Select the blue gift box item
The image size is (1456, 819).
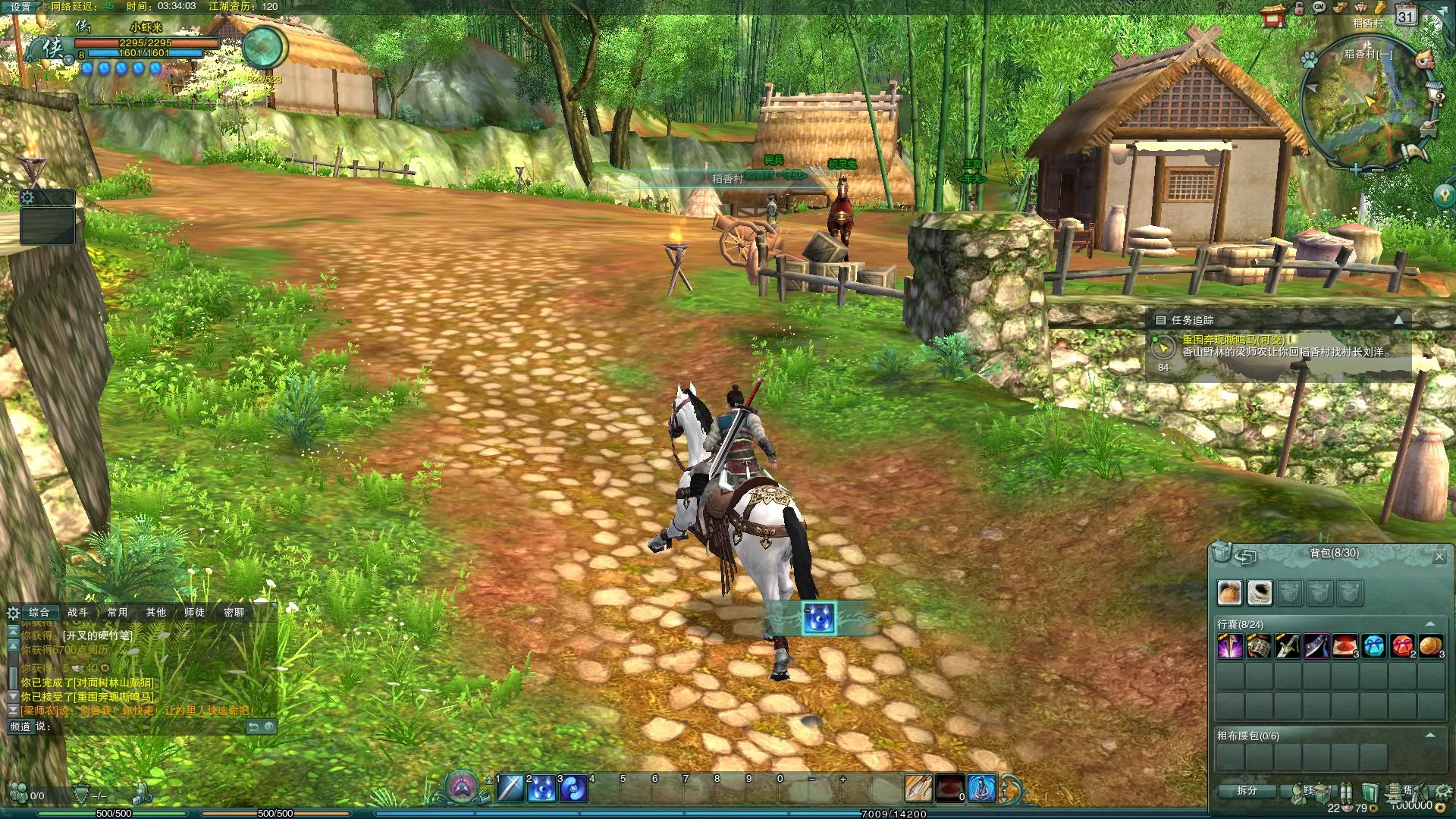point(1374,646)
